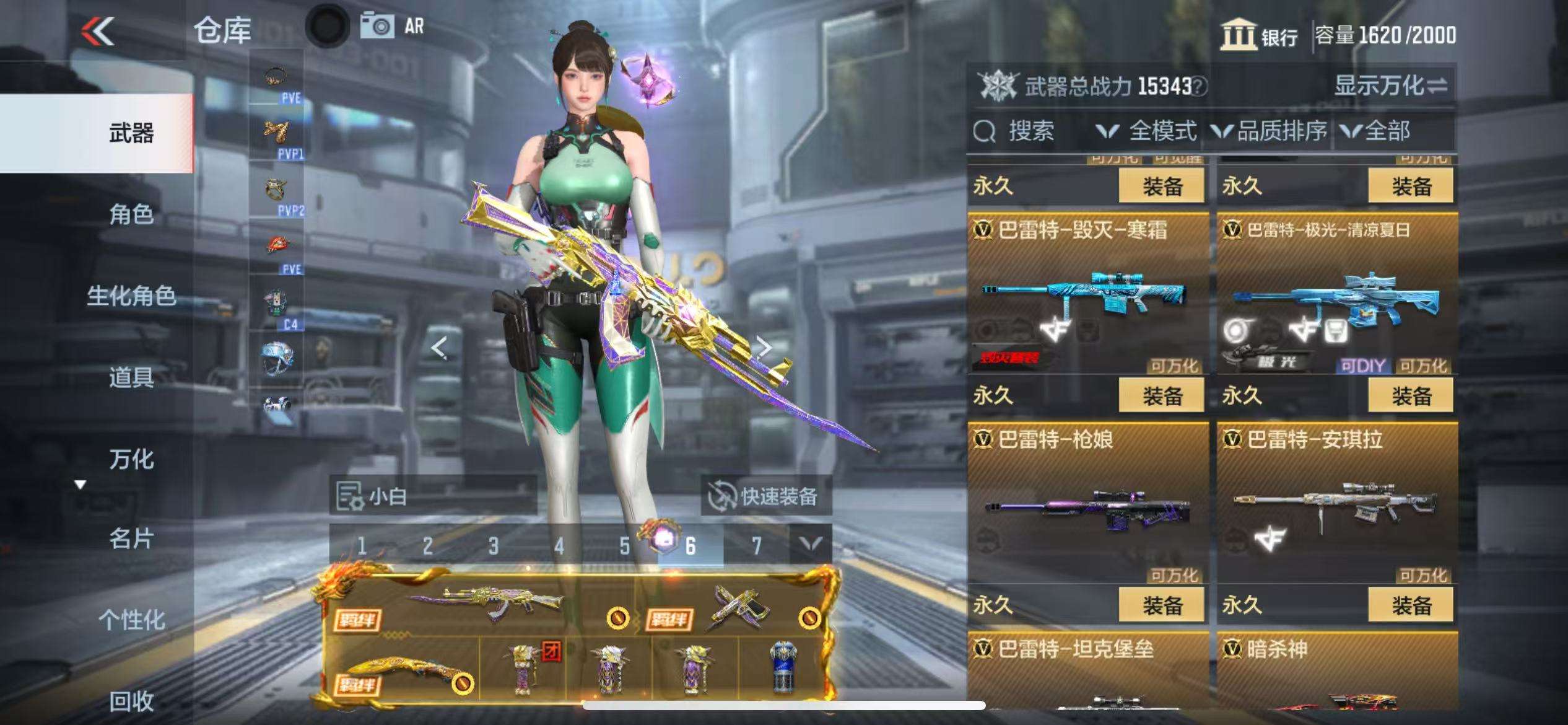Switch to the 角色 tab
Viewport: 1568px width, 725px height.
pos(131,214)
